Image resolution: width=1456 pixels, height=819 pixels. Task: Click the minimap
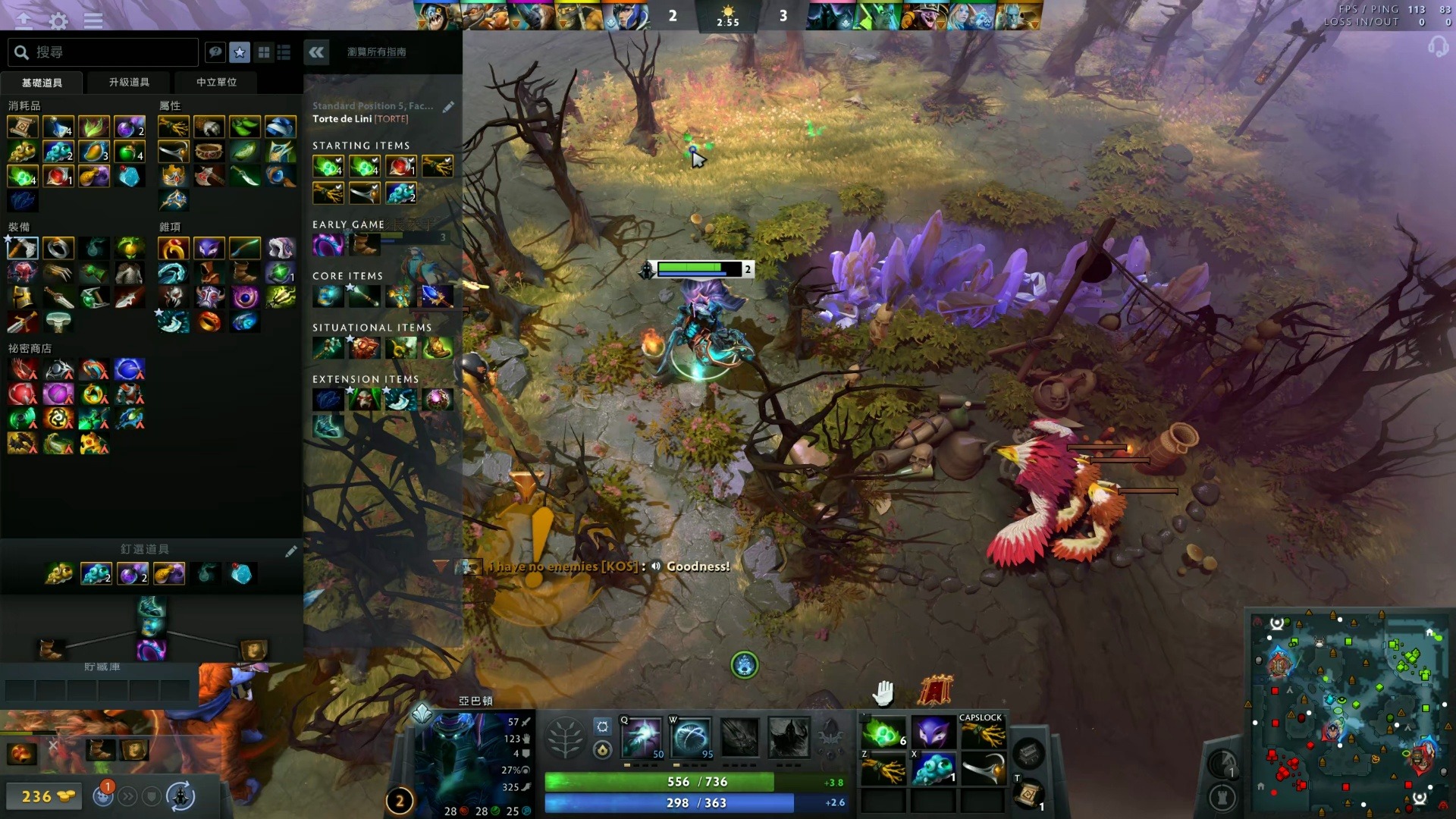[1350, 713]
